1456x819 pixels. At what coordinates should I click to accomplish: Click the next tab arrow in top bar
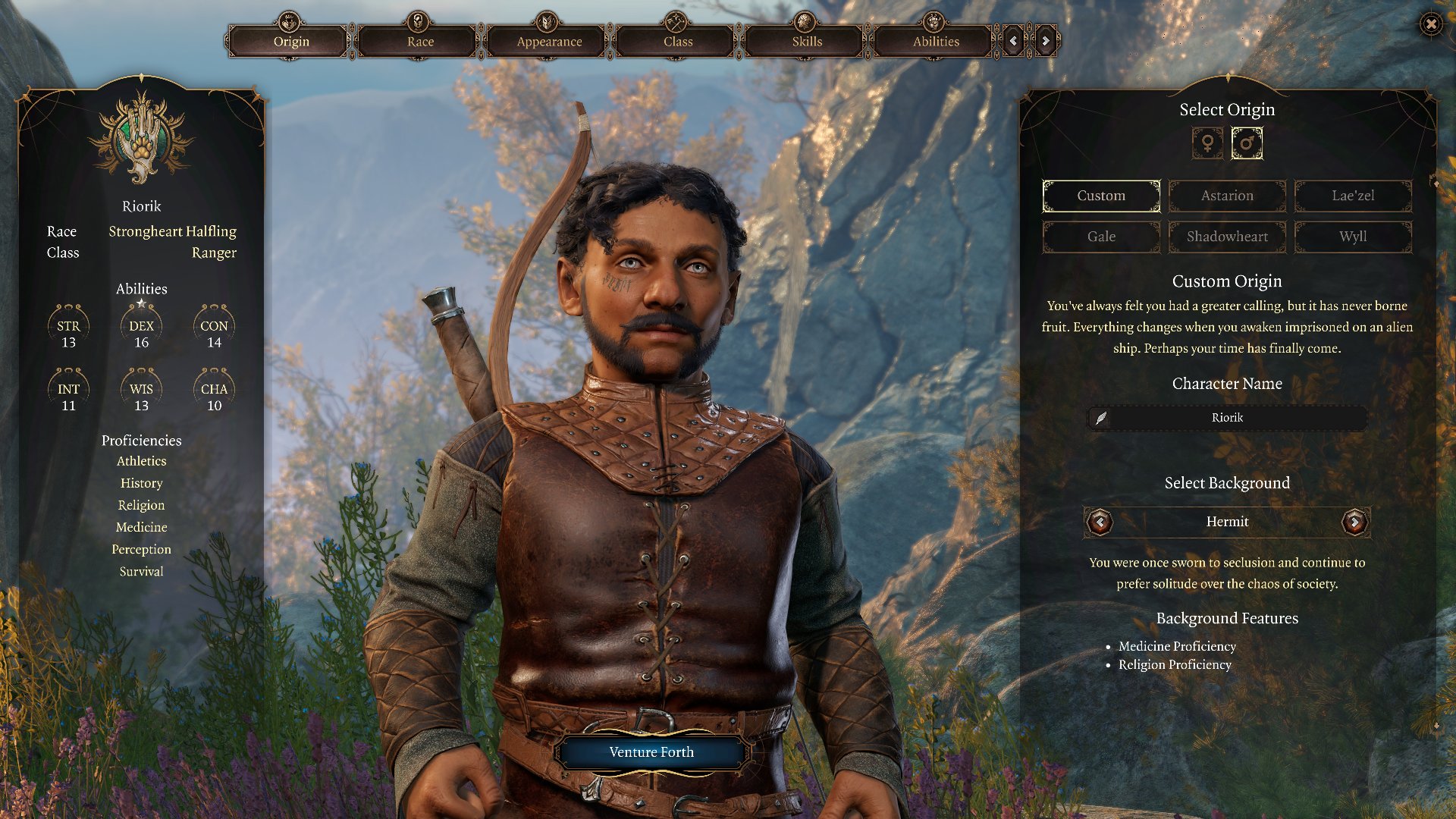[1046, 41]
